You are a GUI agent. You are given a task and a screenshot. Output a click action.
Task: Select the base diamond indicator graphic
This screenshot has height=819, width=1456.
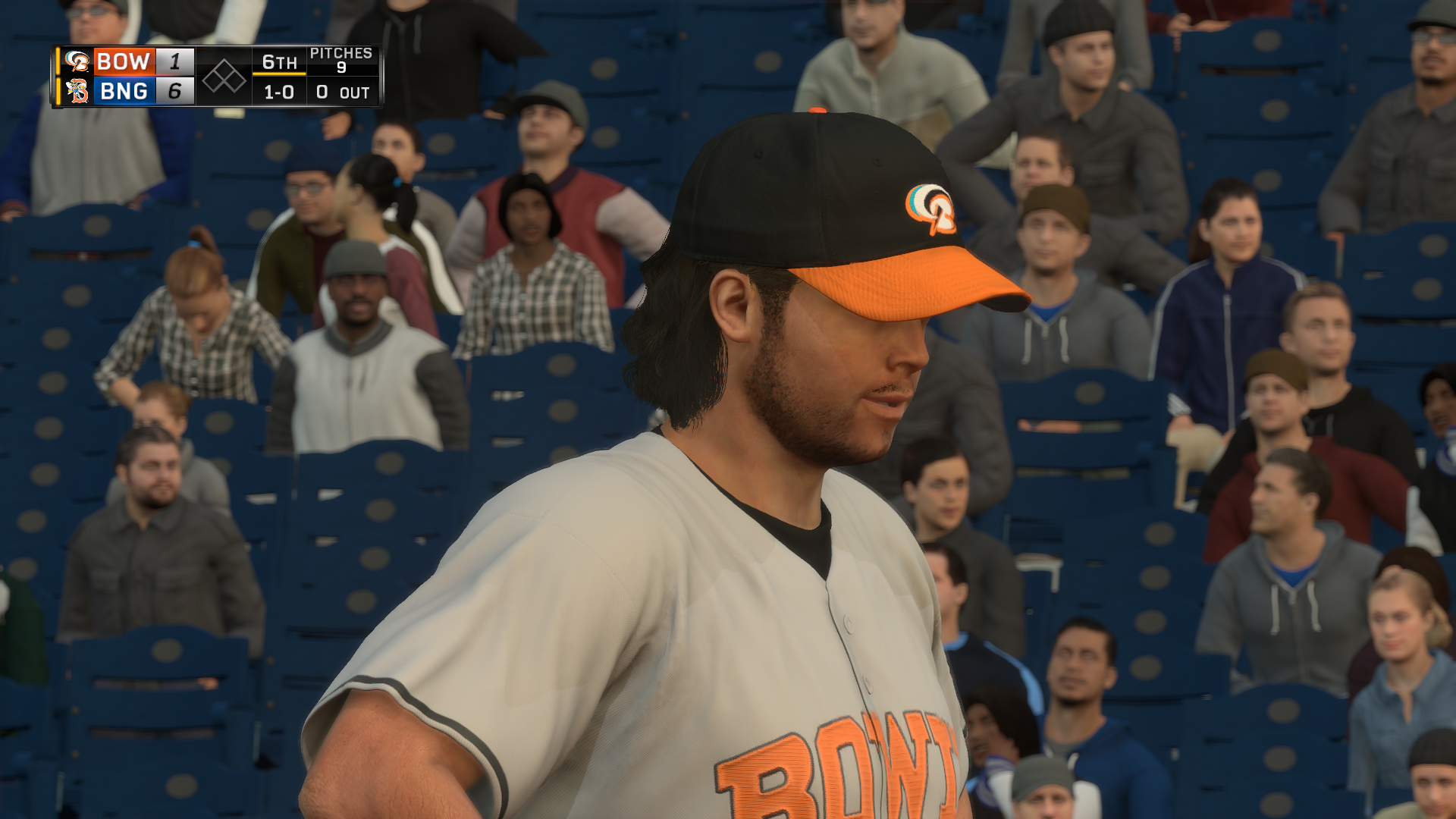pyautogui.click(x=224, y=77)
